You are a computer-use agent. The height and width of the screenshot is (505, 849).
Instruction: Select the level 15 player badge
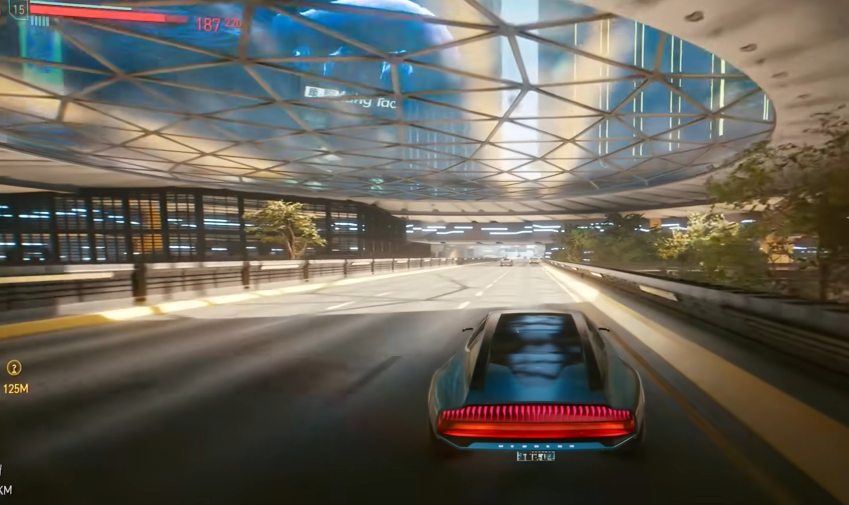tap(17, 9)
